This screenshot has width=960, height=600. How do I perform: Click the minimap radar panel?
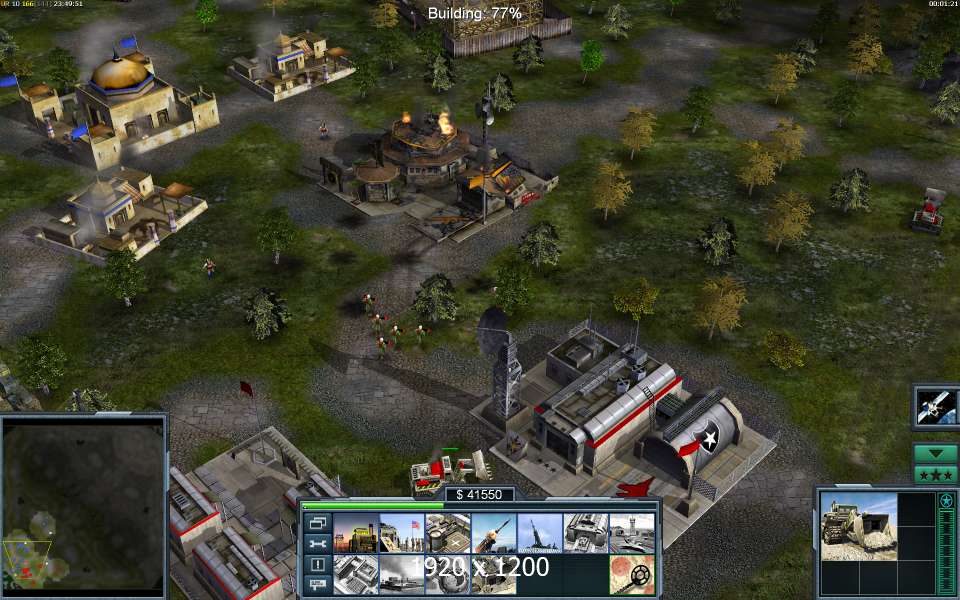pyautogui.click(x=84, y=504)
